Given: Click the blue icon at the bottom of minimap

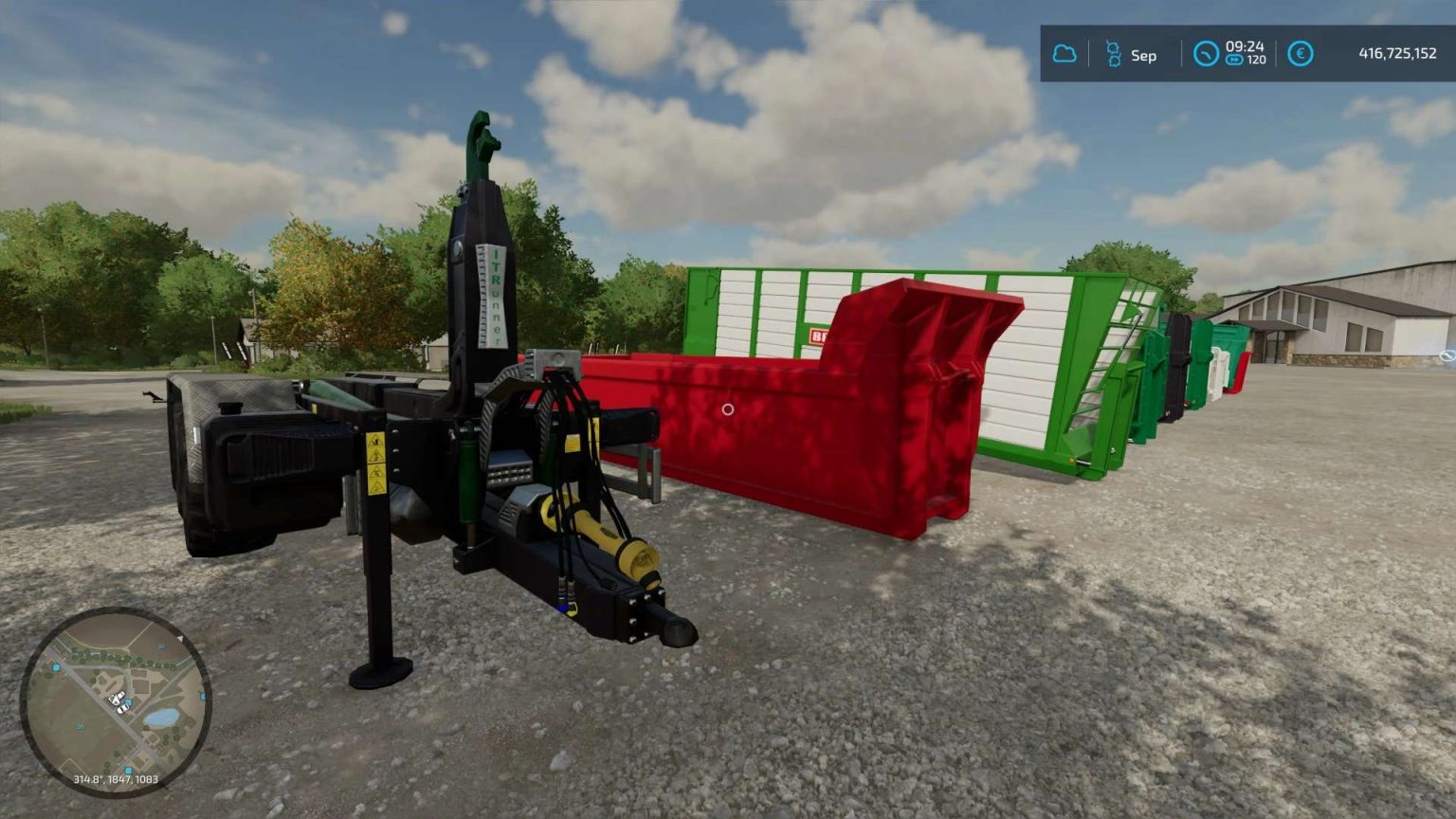Looking at the screenshot, I should pyautogui.click(x=128, y=768).
